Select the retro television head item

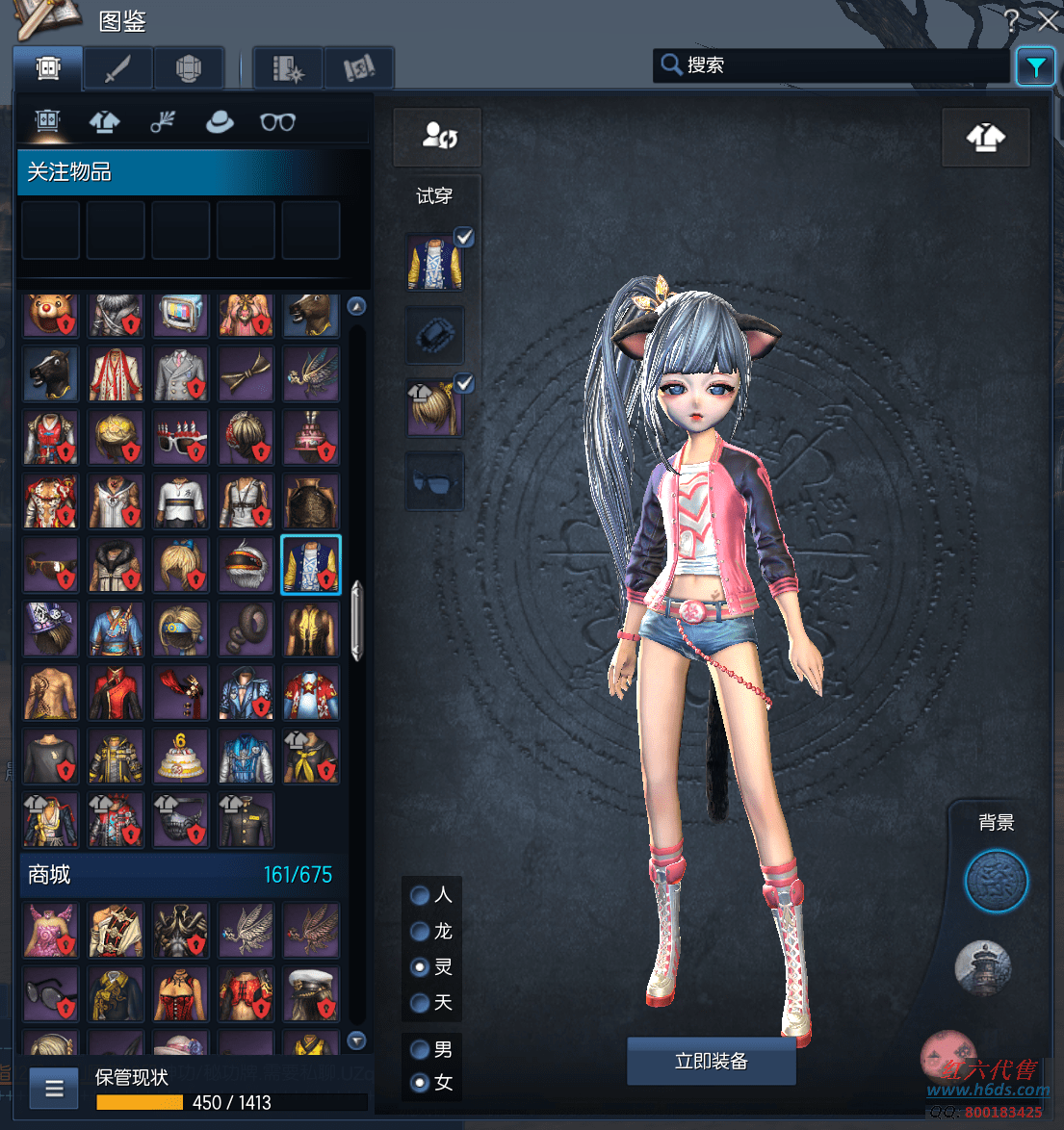[181, 314]
